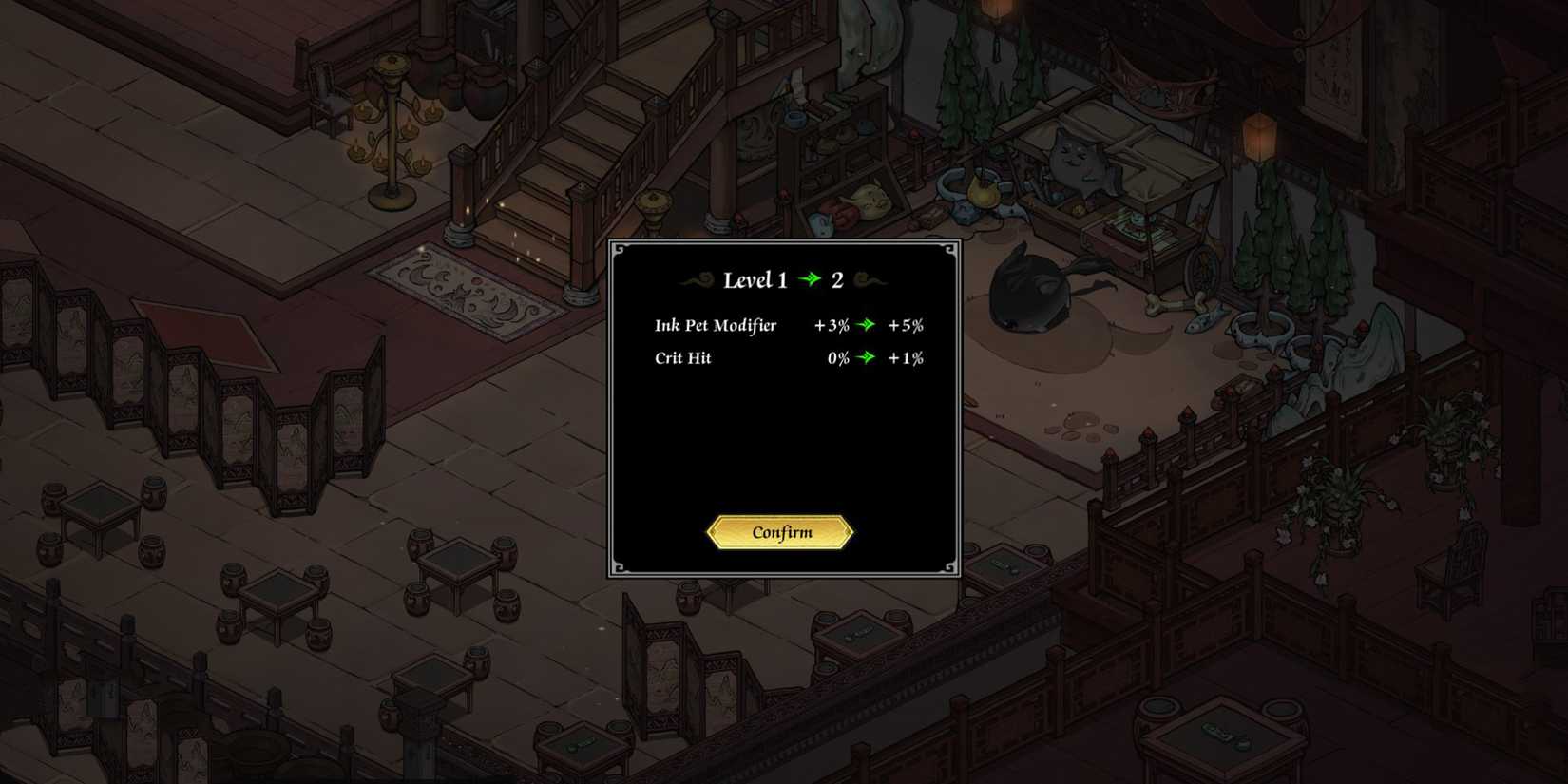Click the Confirm button
The image size is (1568, 784).
[x=781, y=532]
